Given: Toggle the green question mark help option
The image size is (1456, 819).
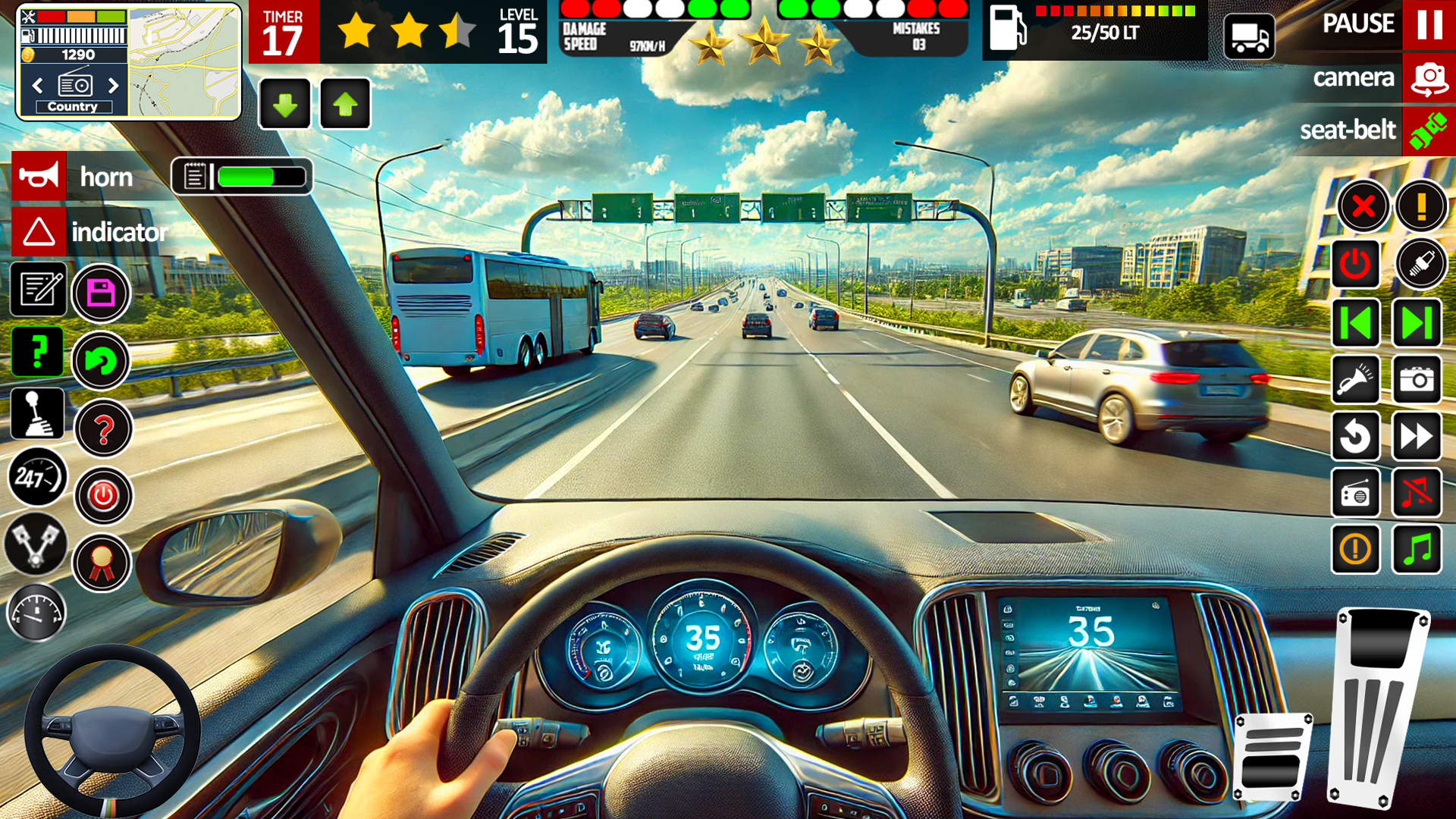Looking at the screenshot, I should (x=37, y=351).
